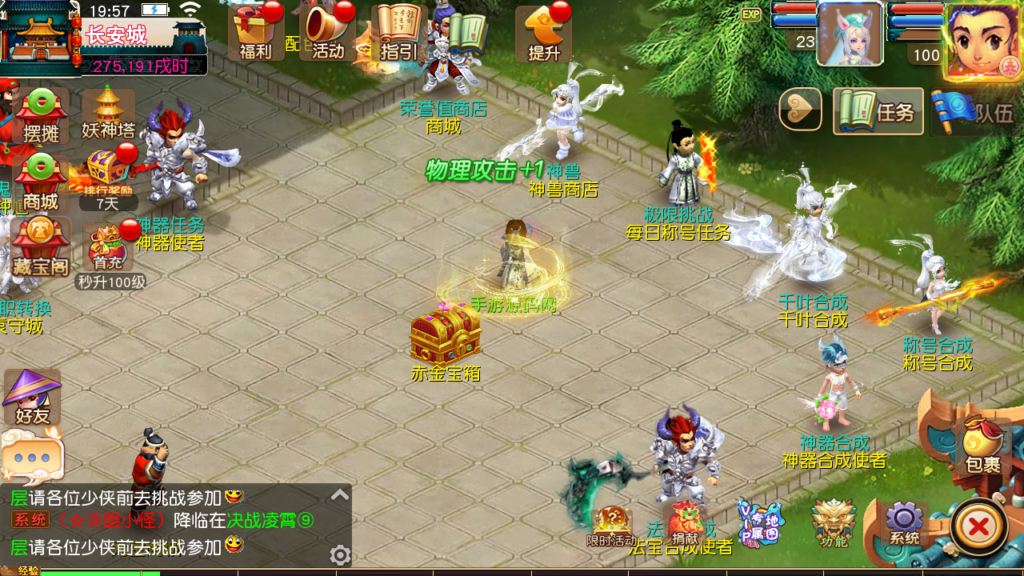Close the menu with the red X
1024x576 pixels.
point(978,525)
